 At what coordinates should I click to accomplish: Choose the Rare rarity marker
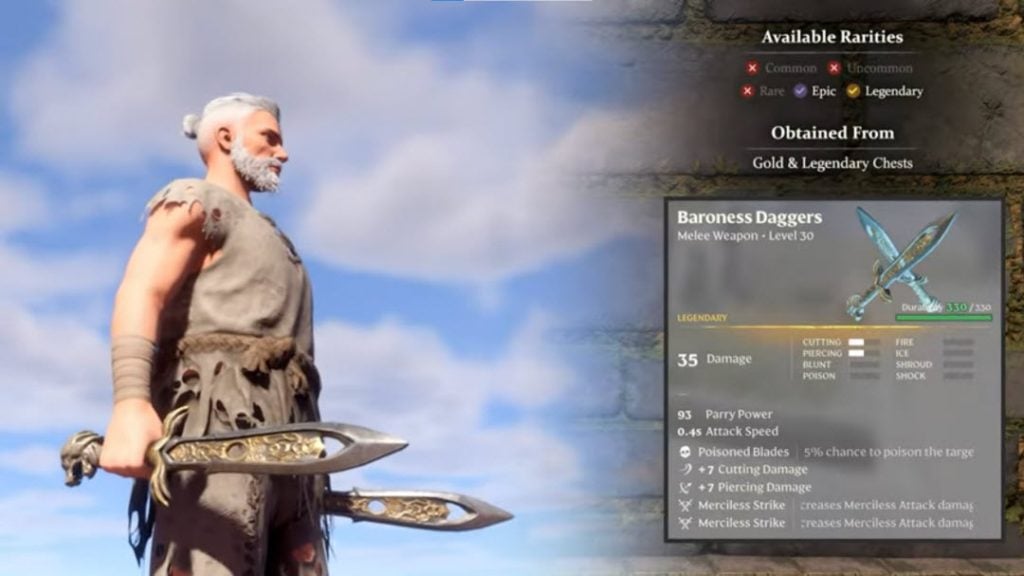[747, 91]
